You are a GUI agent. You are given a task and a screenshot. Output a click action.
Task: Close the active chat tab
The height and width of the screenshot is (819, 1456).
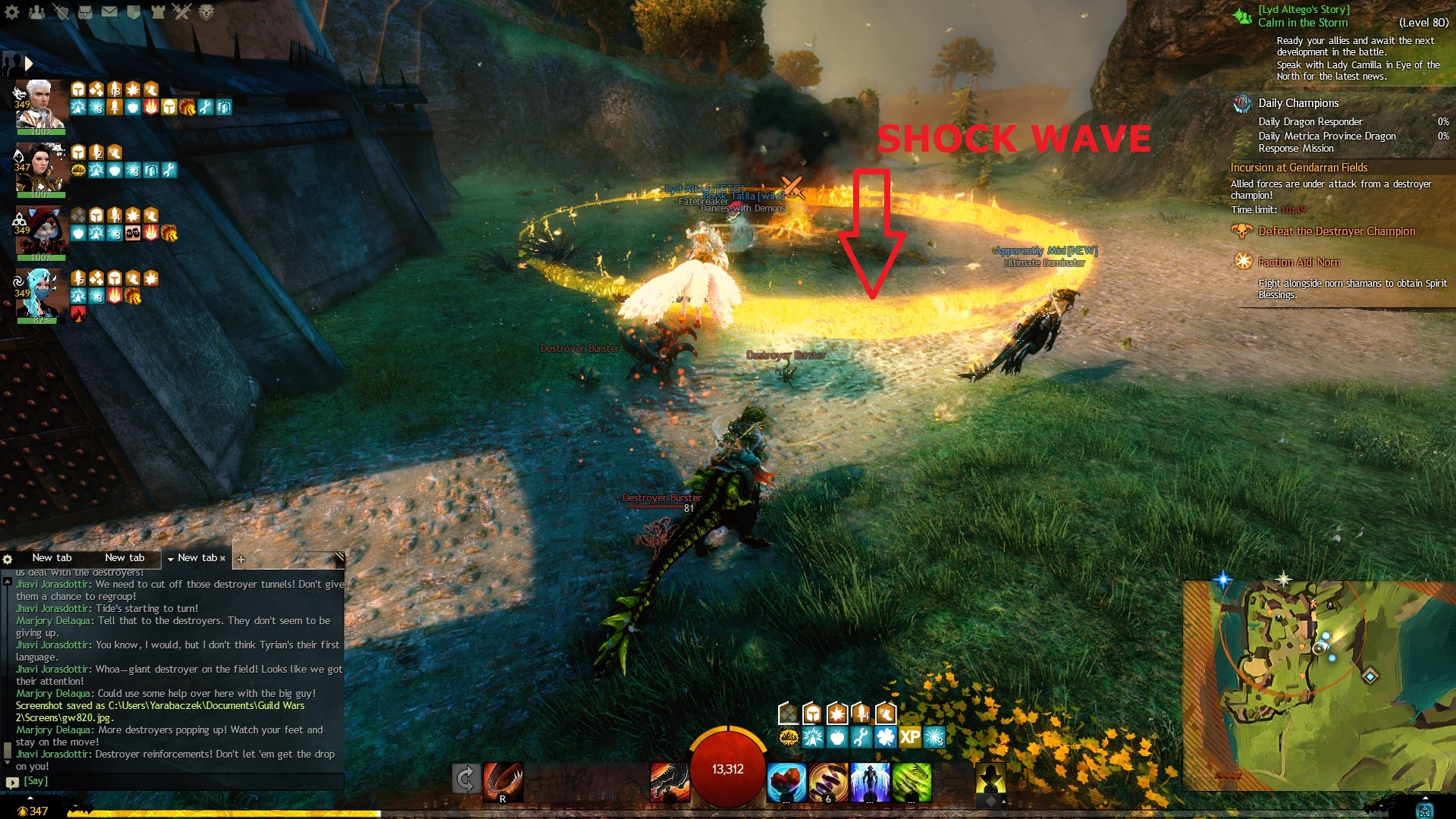click(x=223, y=558)
